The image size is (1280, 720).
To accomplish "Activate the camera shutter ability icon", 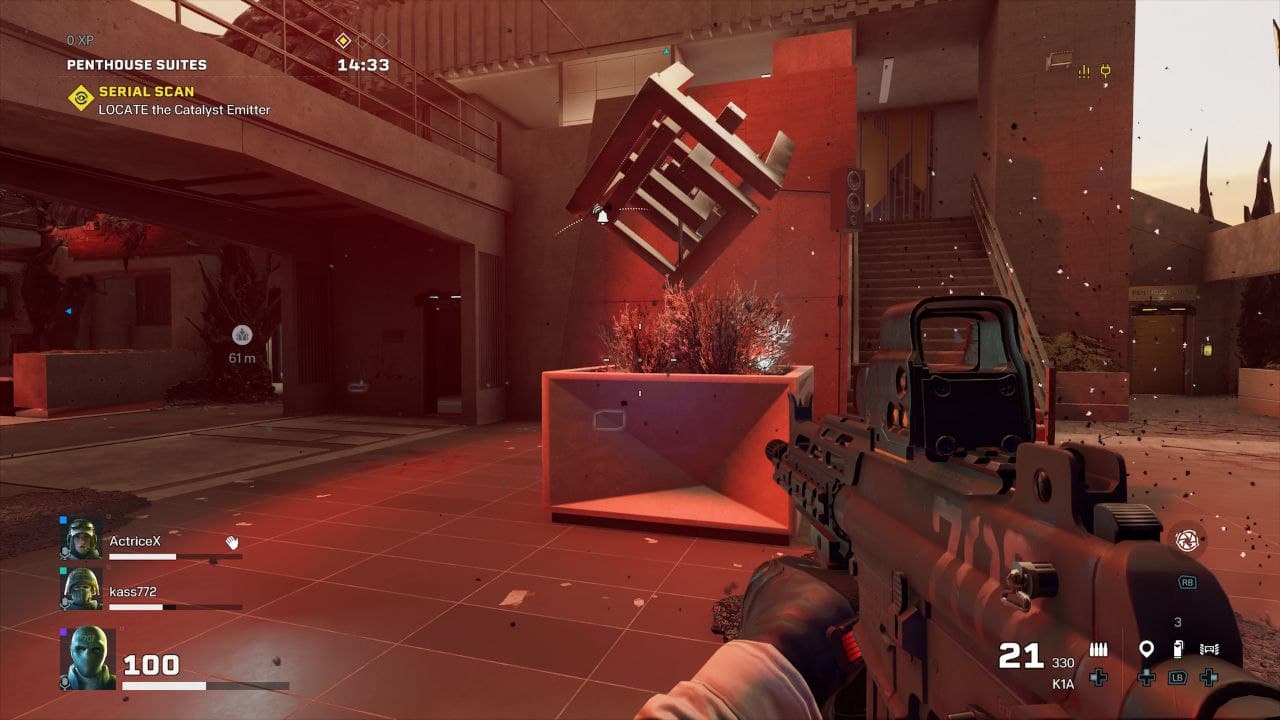I will pos(1186,541).
